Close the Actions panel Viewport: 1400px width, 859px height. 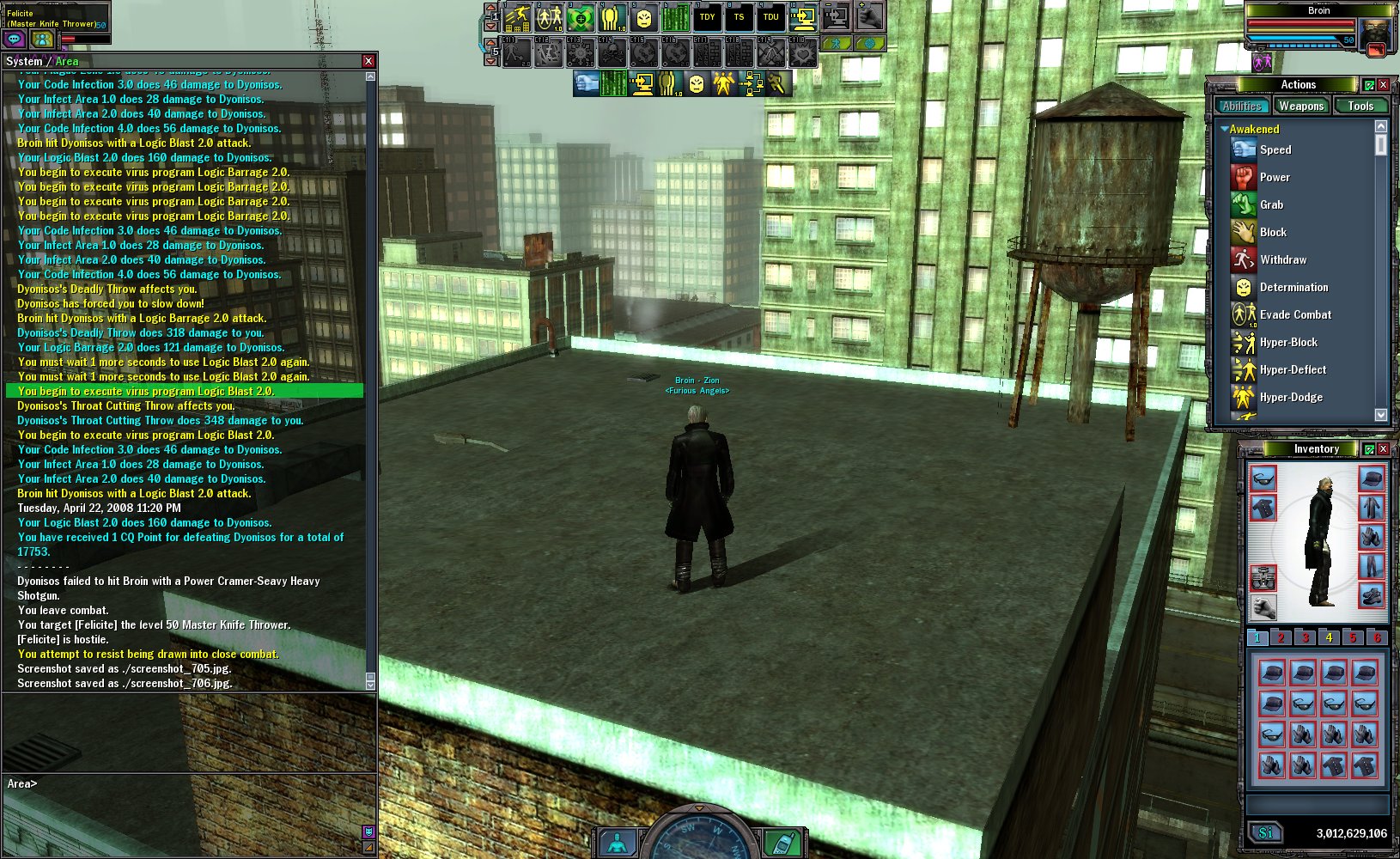point(1383,84)
